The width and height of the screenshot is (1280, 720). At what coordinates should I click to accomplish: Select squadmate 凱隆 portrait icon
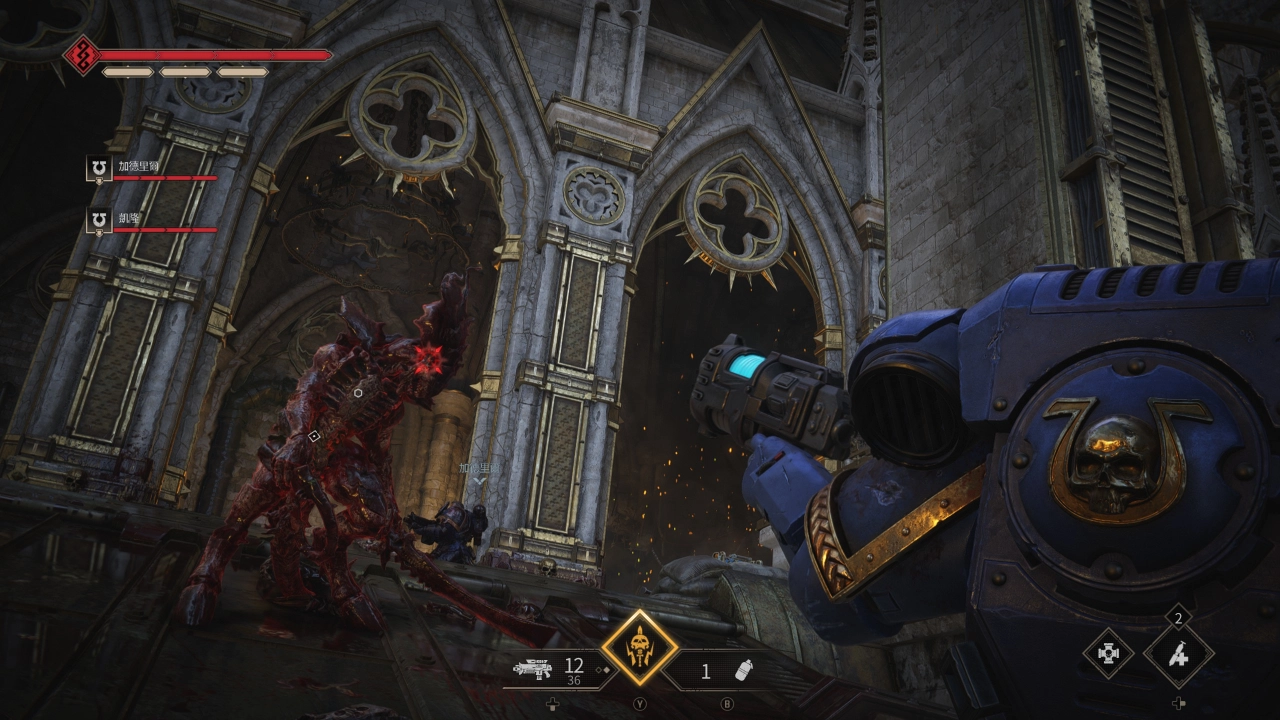(99, 220)
